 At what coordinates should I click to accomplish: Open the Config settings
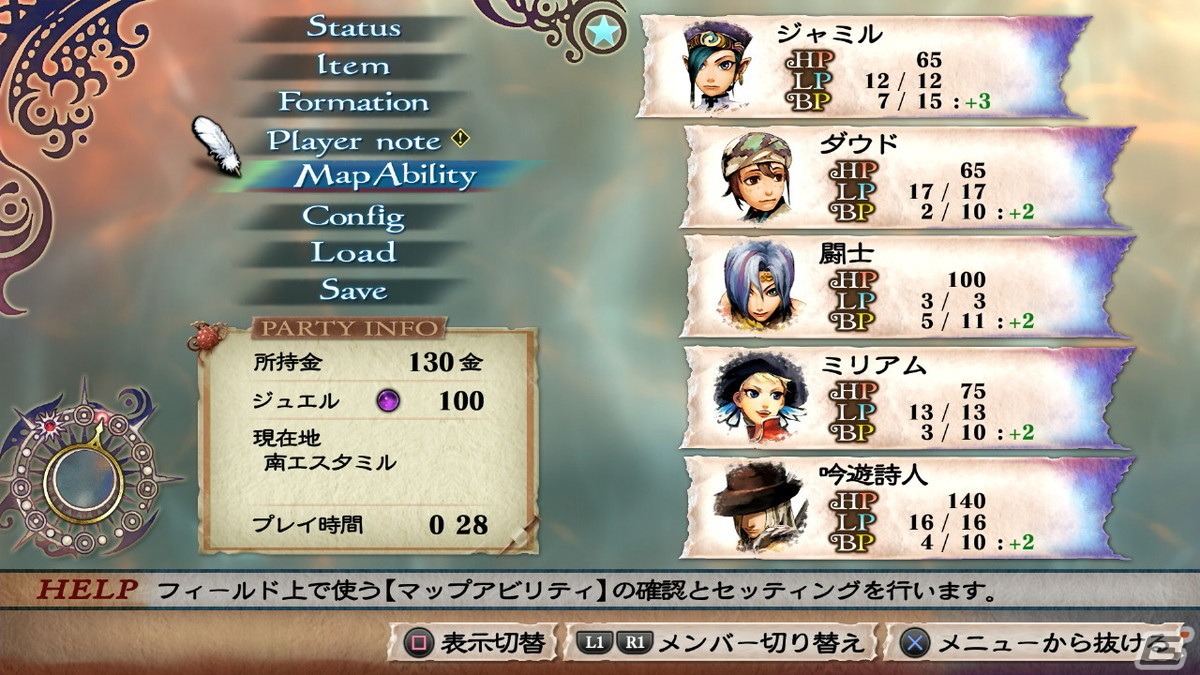353,216
